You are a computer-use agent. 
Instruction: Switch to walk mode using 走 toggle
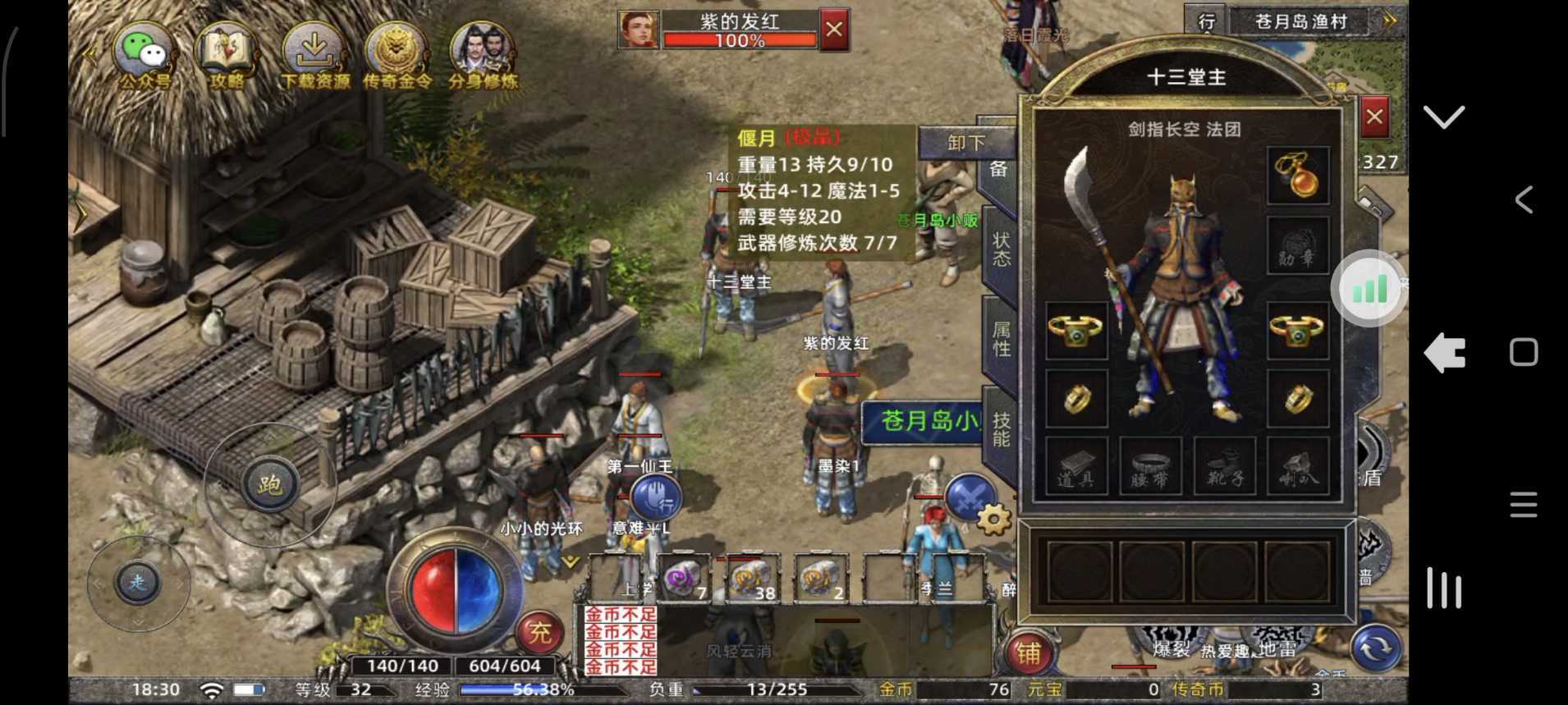pos(140,583)
